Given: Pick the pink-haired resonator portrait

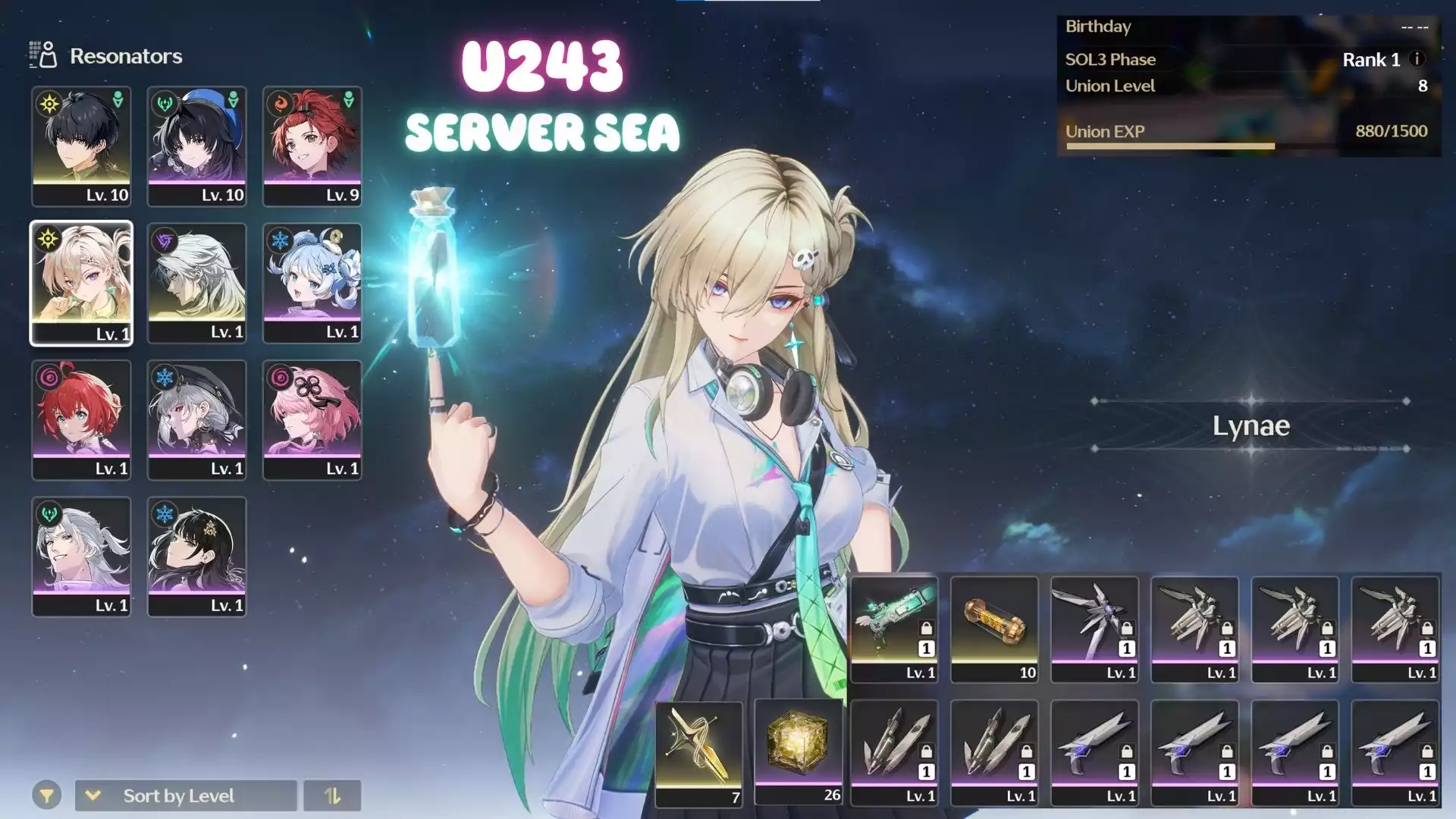Looking at the screenshot, I should click(x=312, y=419).
